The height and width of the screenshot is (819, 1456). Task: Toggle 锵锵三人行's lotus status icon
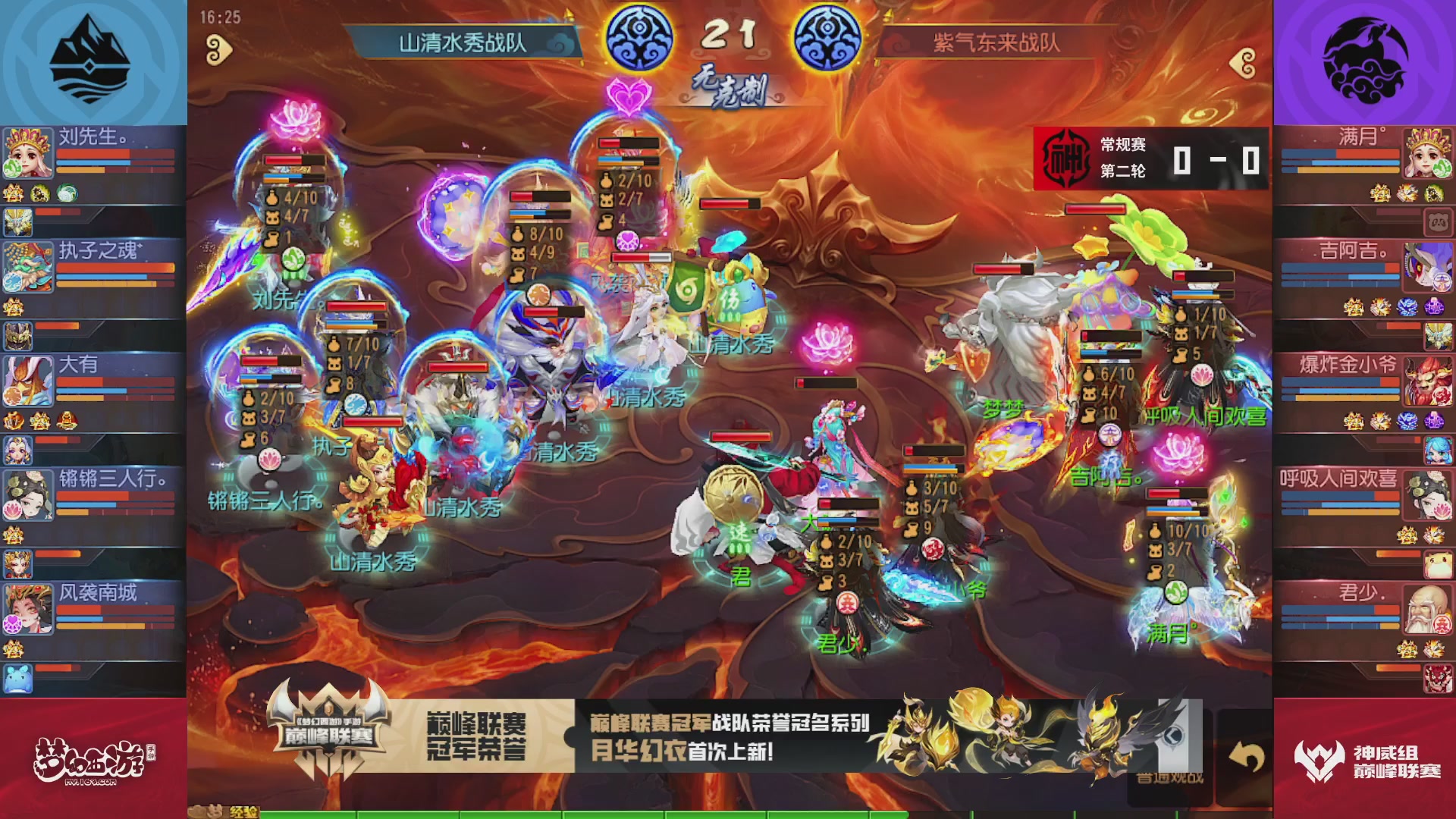(x=12, y=507)
